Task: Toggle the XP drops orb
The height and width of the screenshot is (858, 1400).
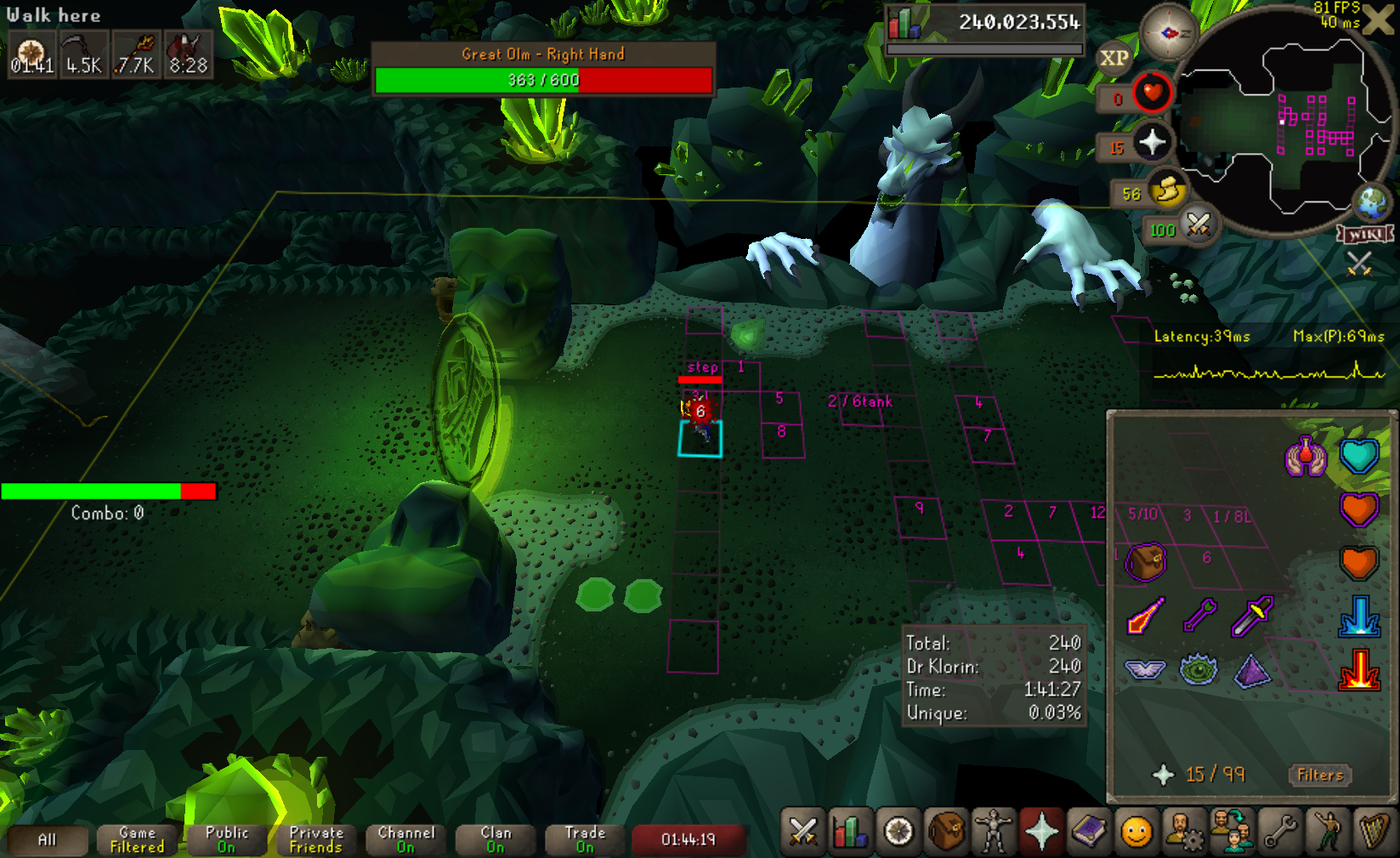Action: pos(1114,58)
